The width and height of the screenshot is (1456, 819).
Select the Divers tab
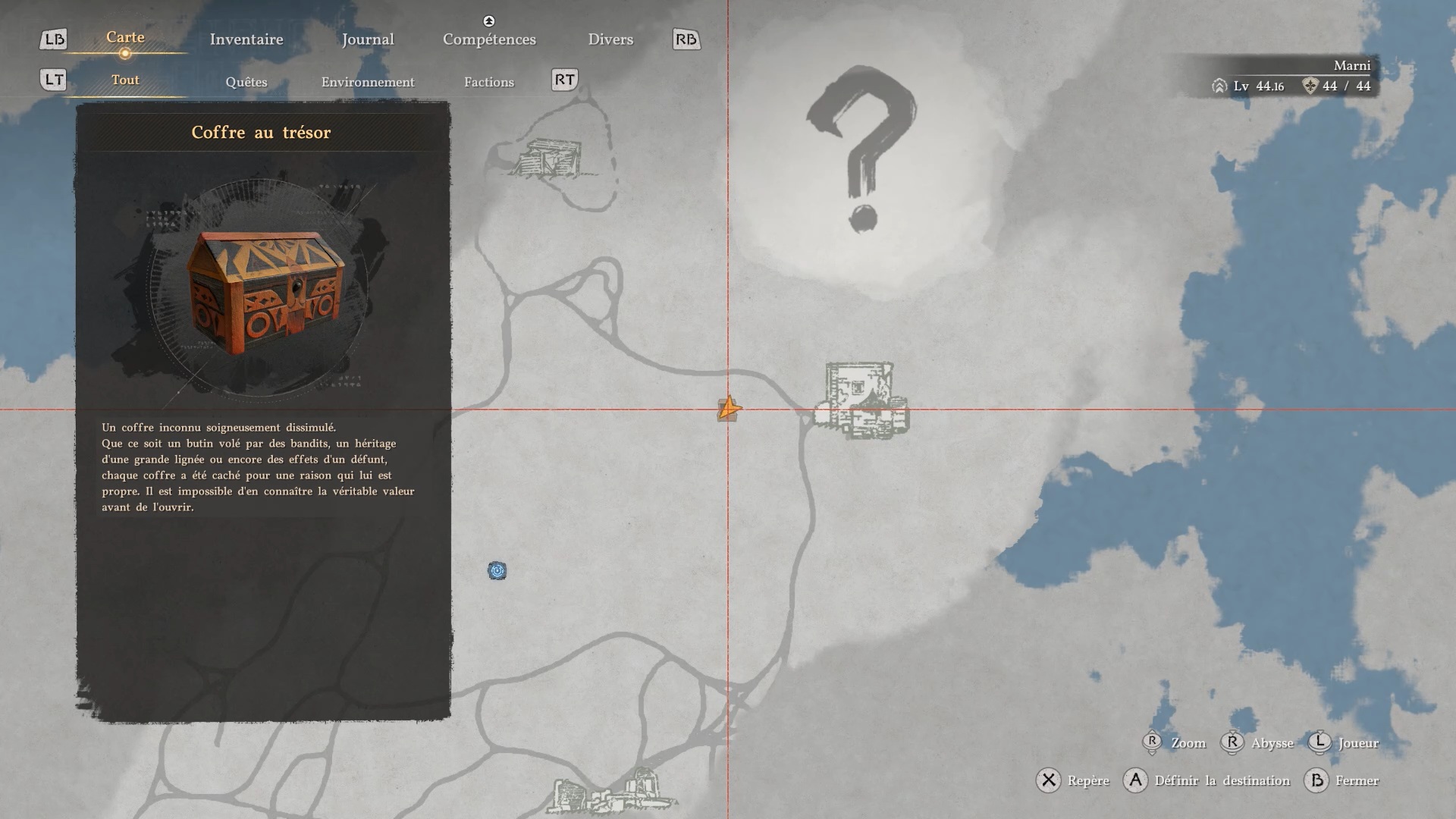coord(610,39)
